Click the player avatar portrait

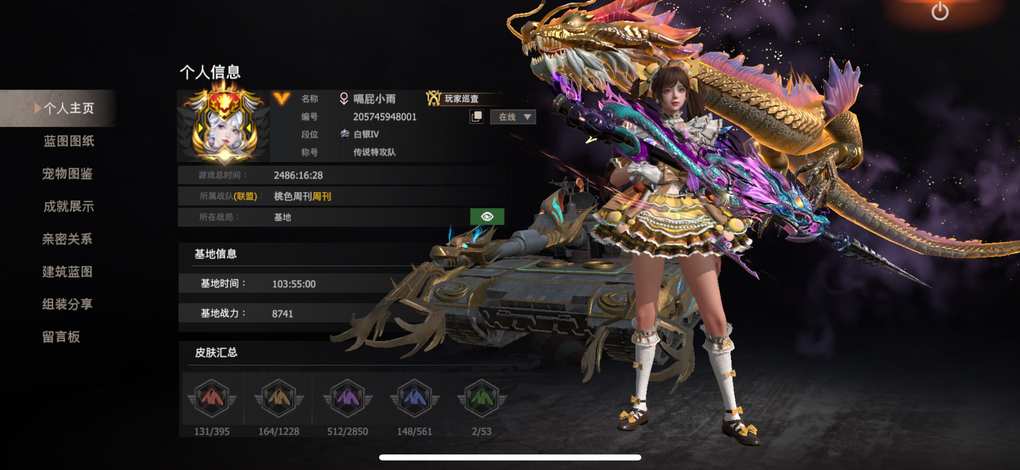coord(222,125)
